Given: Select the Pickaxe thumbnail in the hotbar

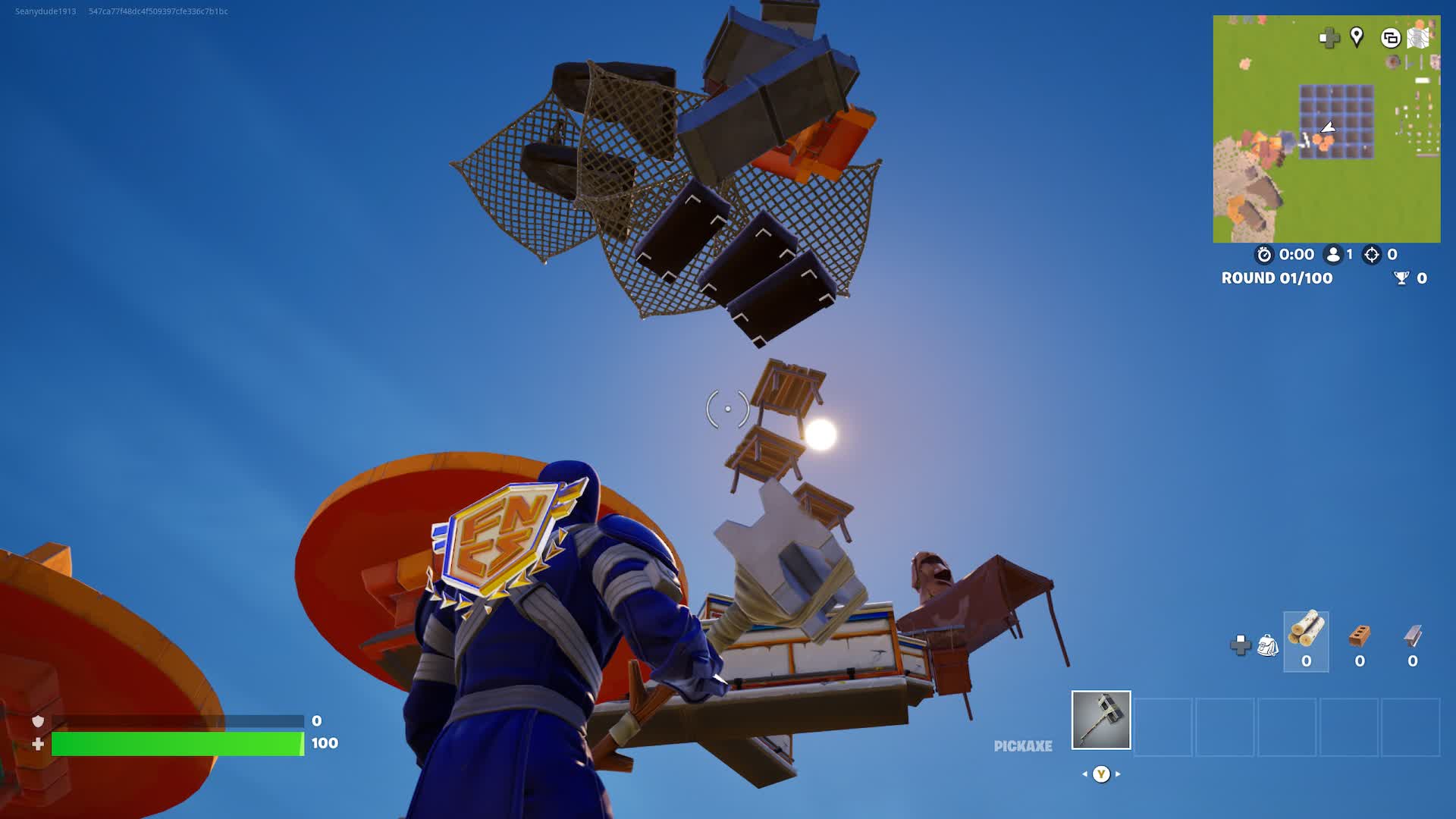Looking at the screenshot, I should 1100,721.
